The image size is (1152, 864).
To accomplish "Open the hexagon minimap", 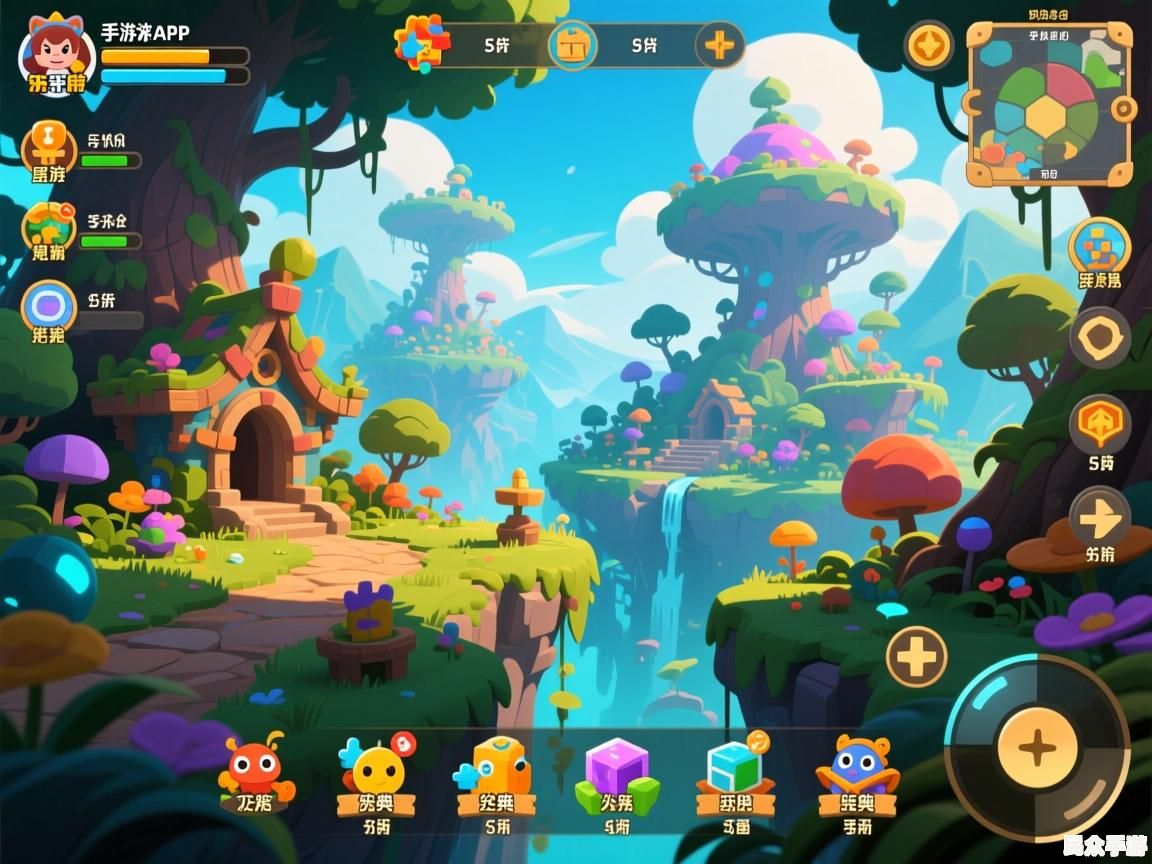I will 1049,105.
